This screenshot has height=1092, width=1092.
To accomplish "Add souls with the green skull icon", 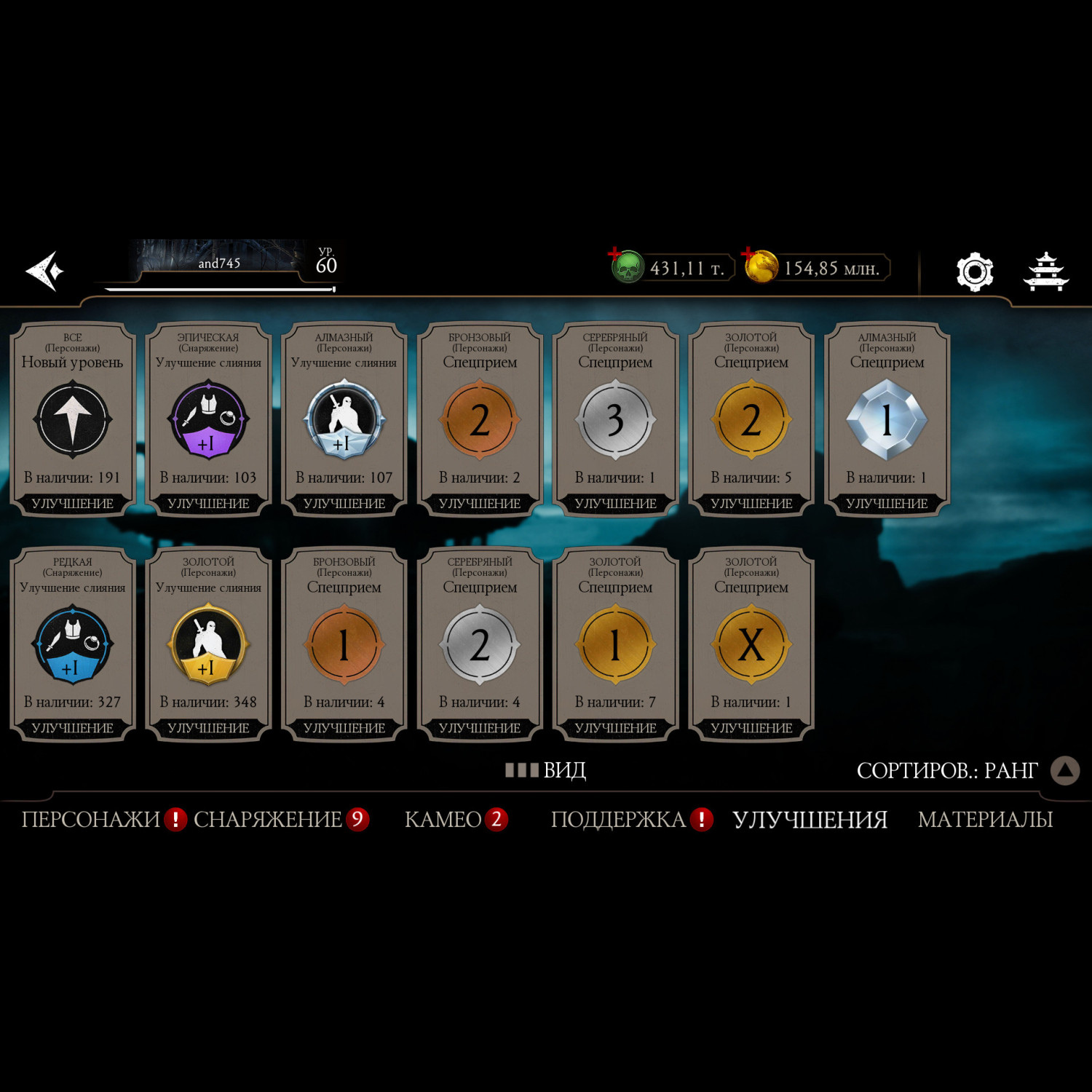I will 626,267.
